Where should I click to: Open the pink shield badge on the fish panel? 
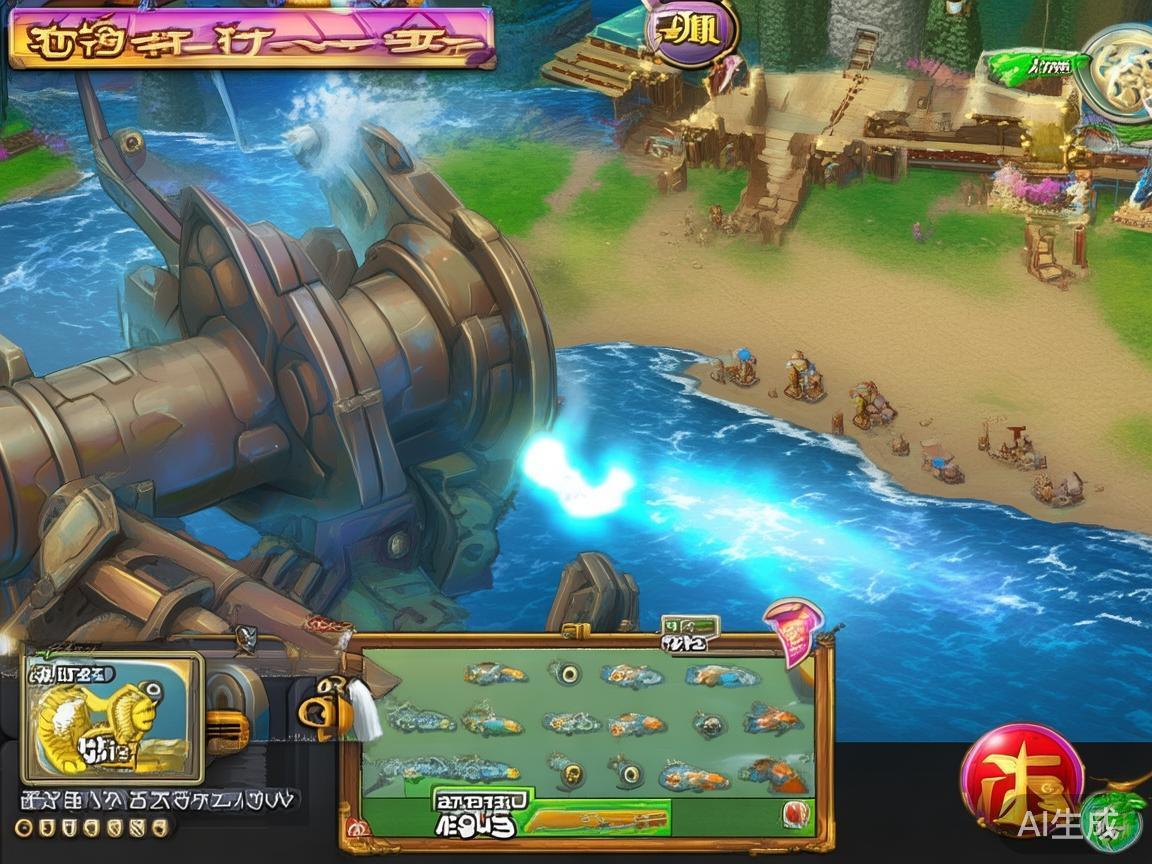[793, 630]
